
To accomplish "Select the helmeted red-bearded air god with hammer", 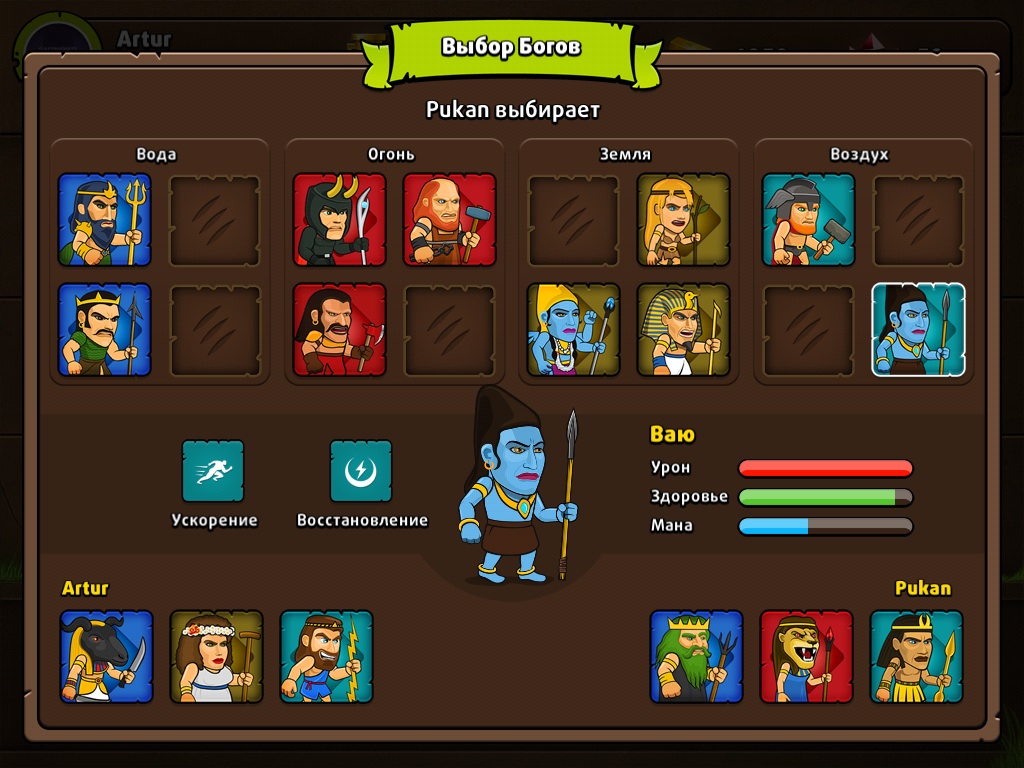I will coord(808,220).
